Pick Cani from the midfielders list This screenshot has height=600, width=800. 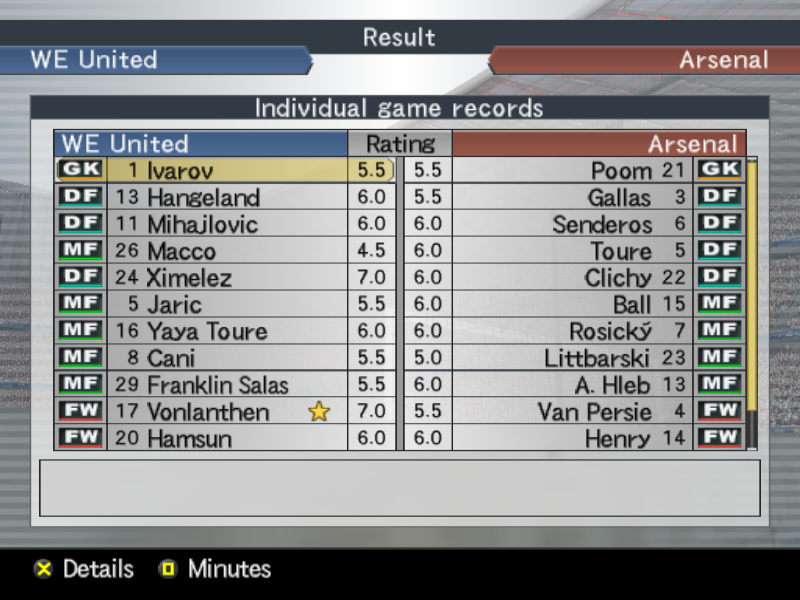200,358
